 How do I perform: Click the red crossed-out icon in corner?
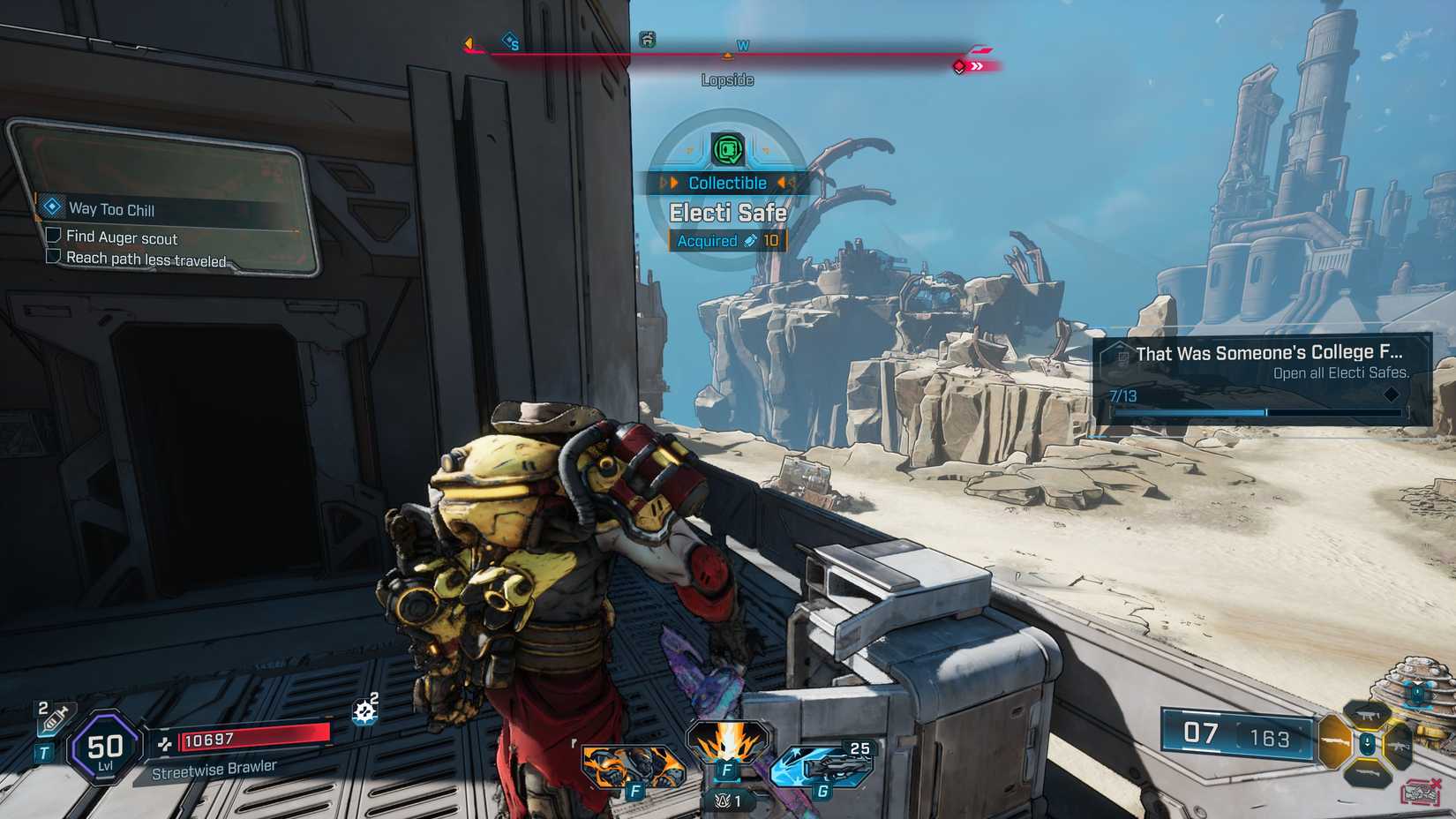[x=1422, y=792]
